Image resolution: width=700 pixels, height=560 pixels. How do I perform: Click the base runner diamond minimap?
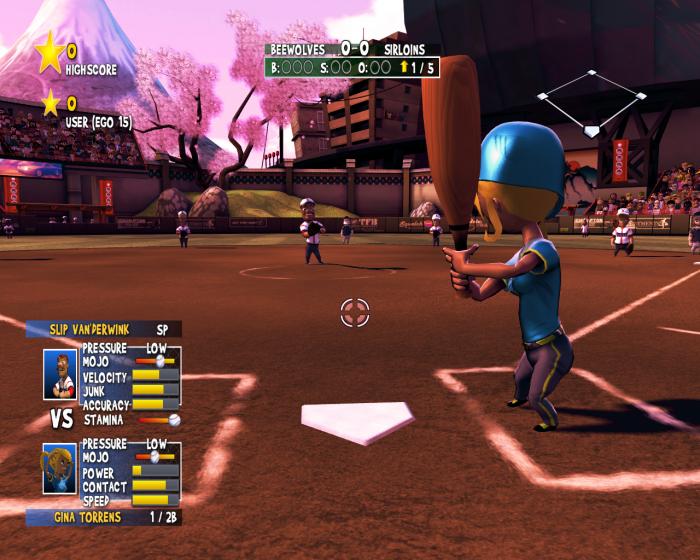point(591,102)
